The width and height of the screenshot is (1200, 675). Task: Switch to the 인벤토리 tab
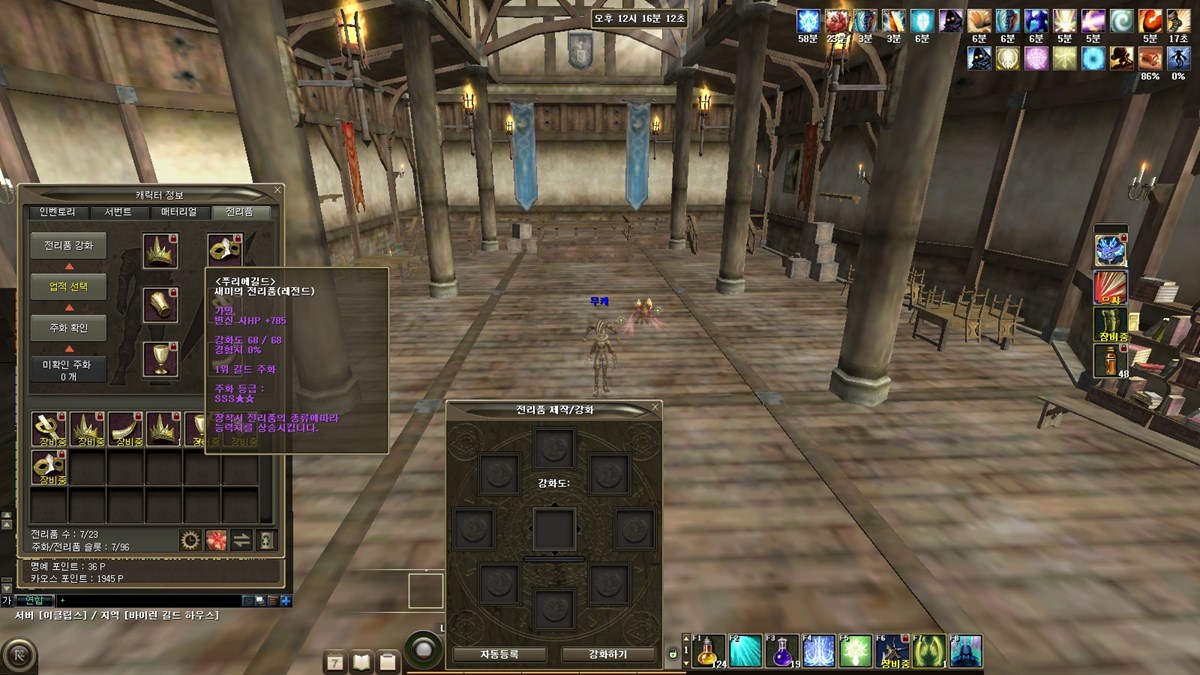point(58,212)
